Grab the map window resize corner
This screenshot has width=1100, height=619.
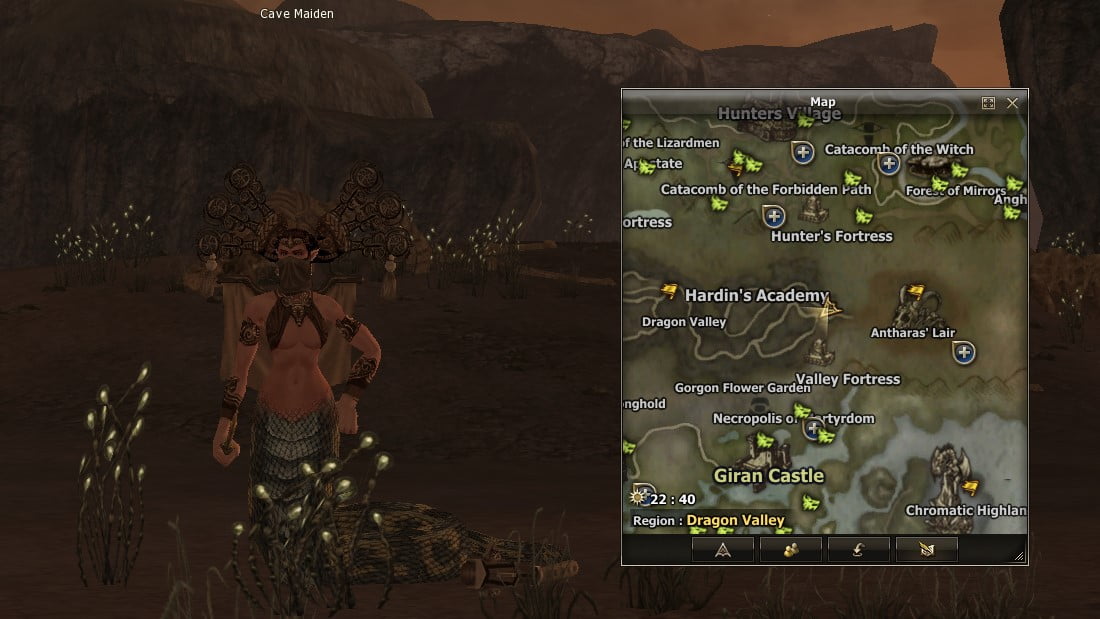click(1019, 556)
